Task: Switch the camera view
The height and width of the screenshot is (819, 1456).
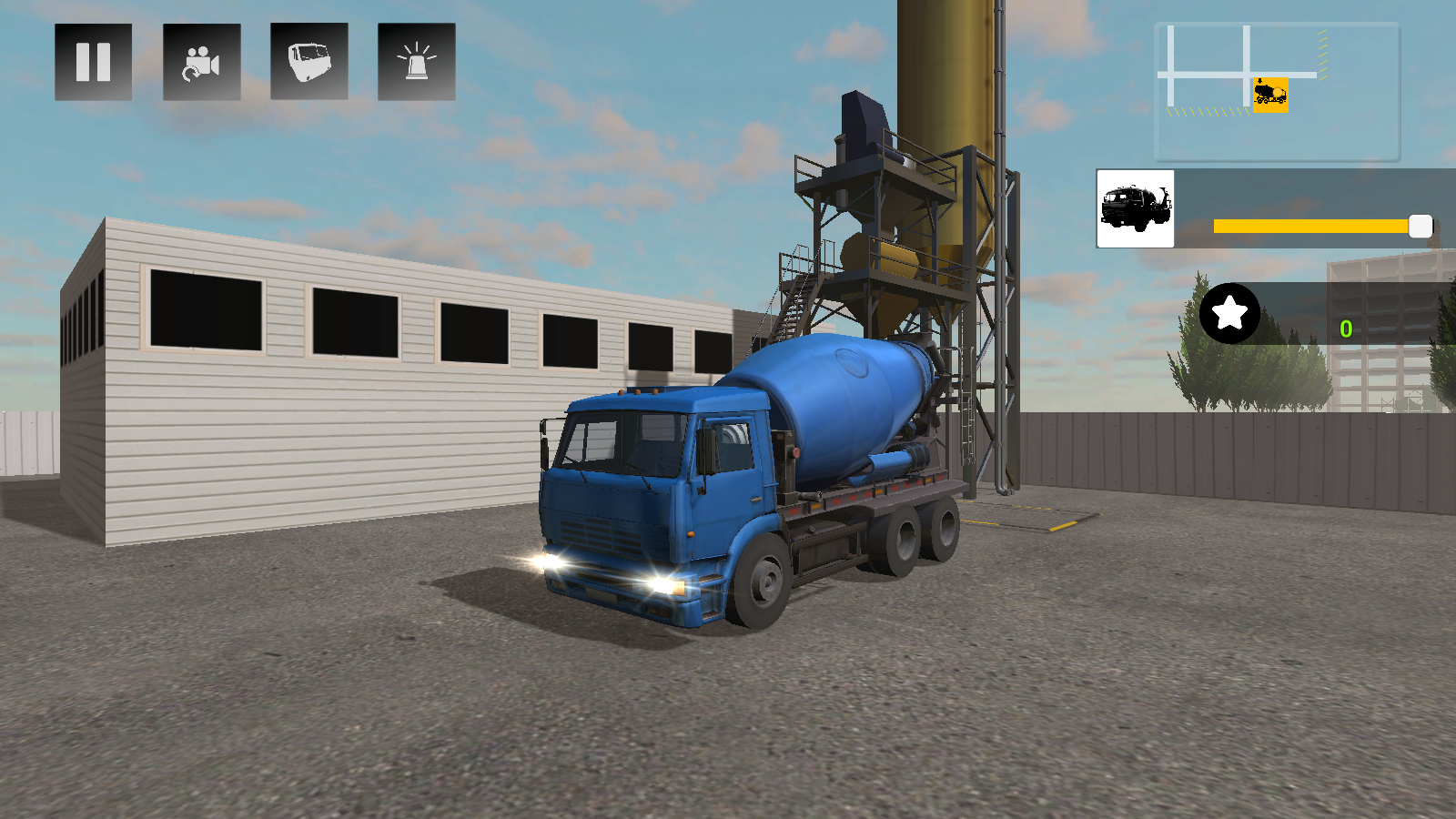Action: pos(201,63)
